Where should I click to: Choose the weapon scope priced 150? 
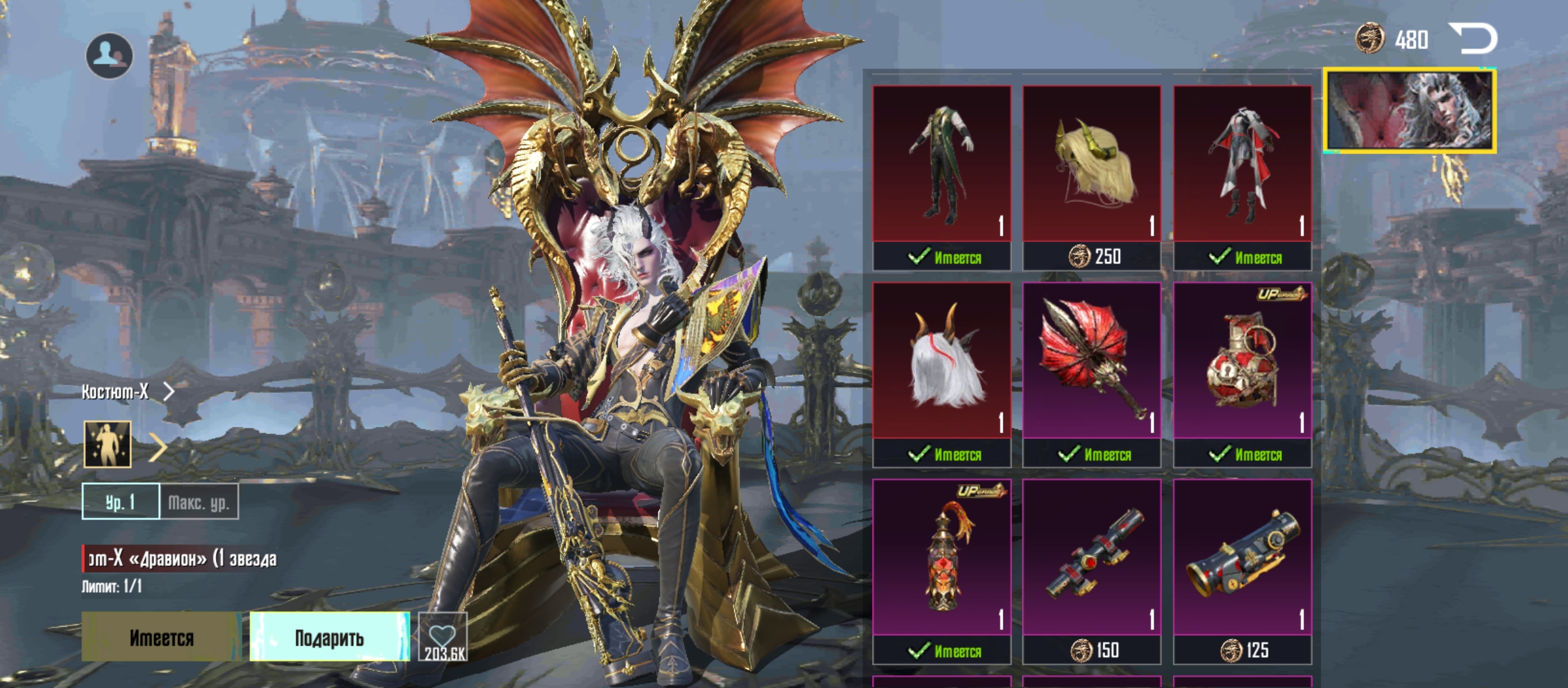pyautogui.click(x=1092, y=558)
